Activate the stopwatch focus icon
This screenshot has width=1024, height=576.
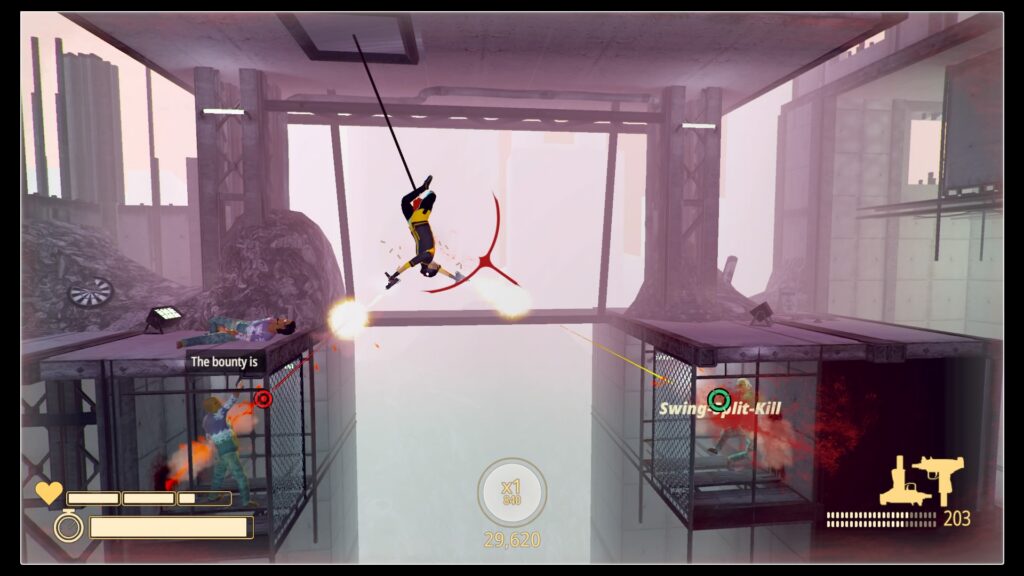tap(68, 525)
